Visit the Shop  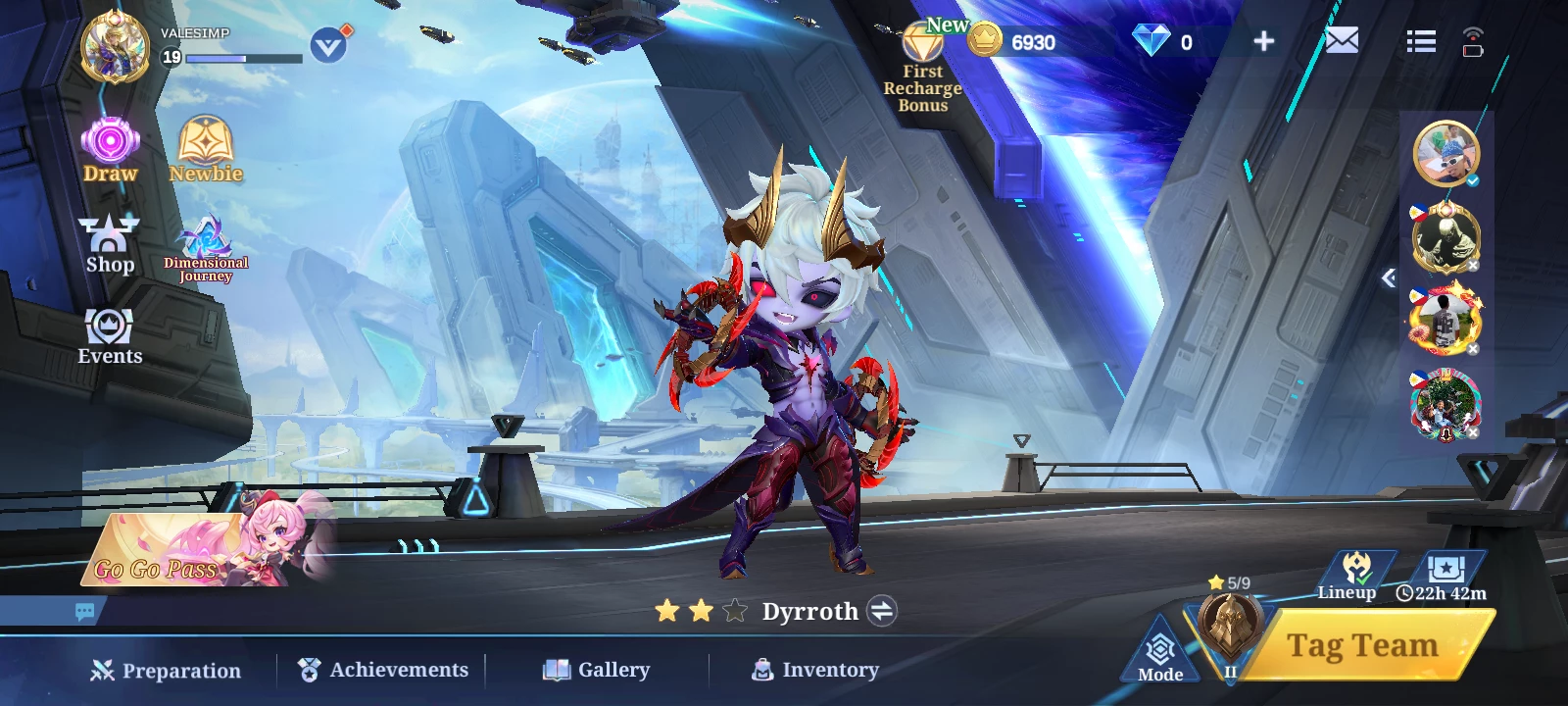110,244
